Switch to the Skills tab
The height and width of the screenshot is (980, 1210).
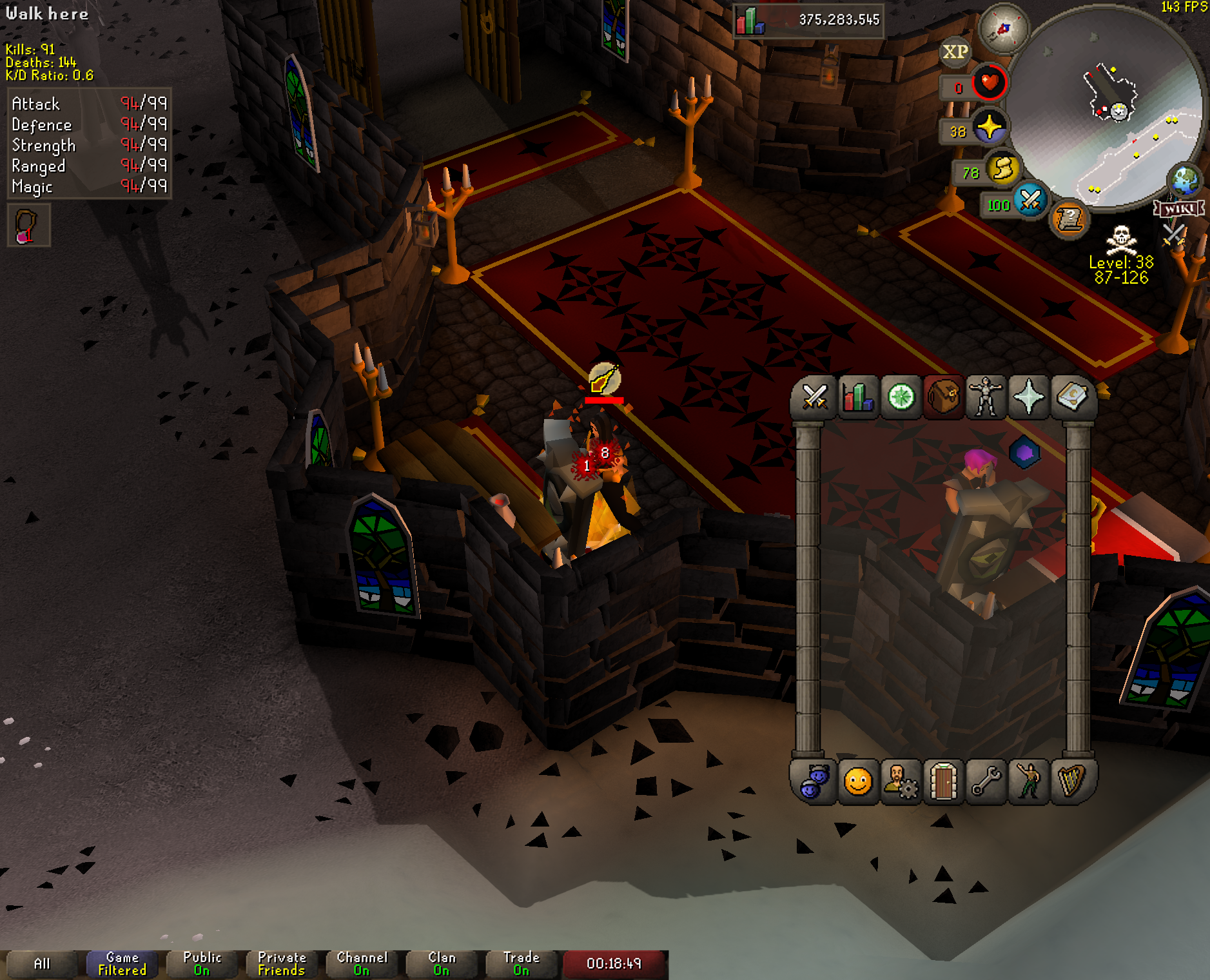[x=858, y=397]
